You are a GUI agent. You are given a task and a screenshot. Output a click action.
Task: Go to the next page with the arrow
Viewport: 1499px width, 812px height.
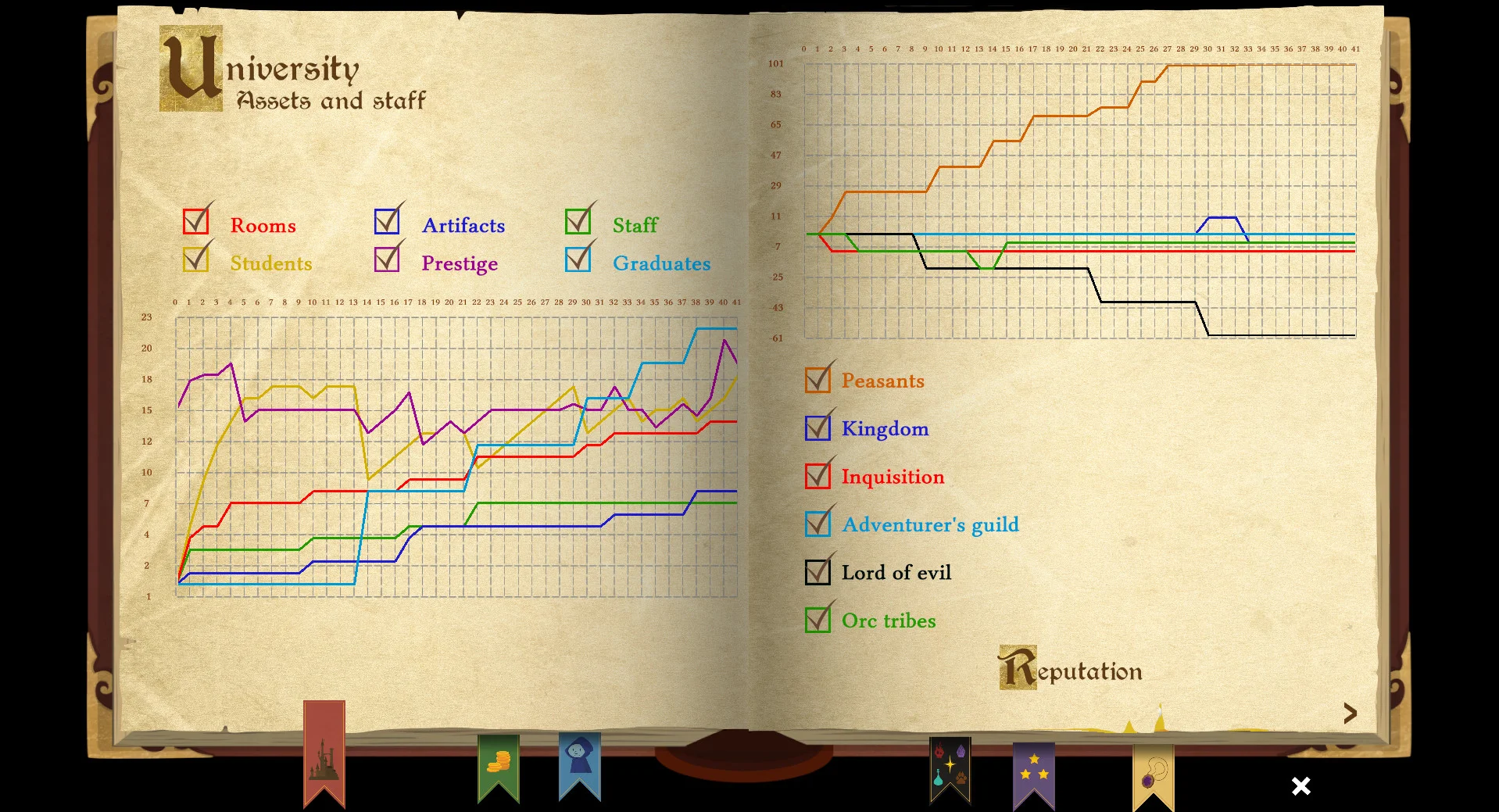tap(1351, 712)
